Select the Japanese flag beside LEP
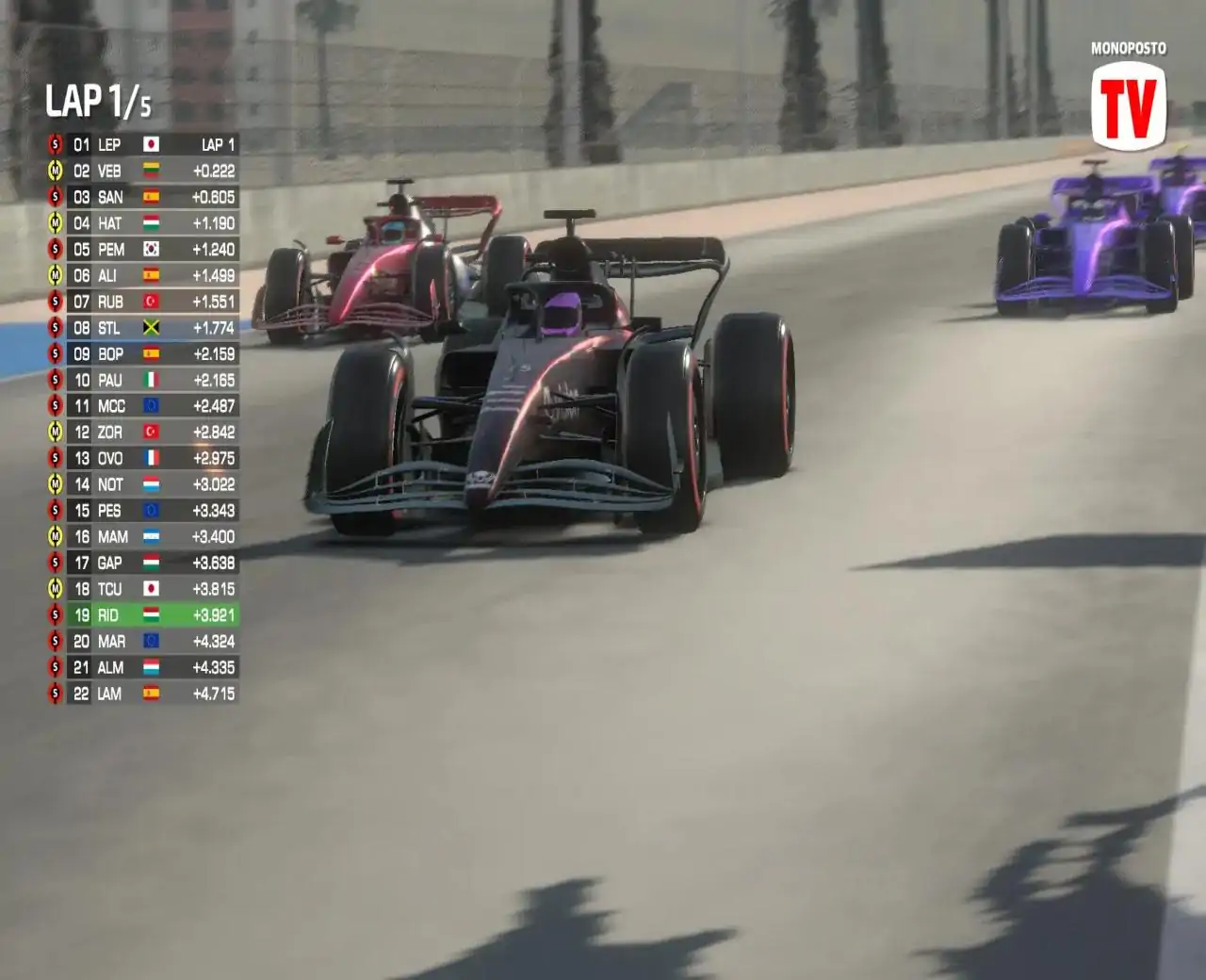1206x980 pixels. click(x=151, y=145)
